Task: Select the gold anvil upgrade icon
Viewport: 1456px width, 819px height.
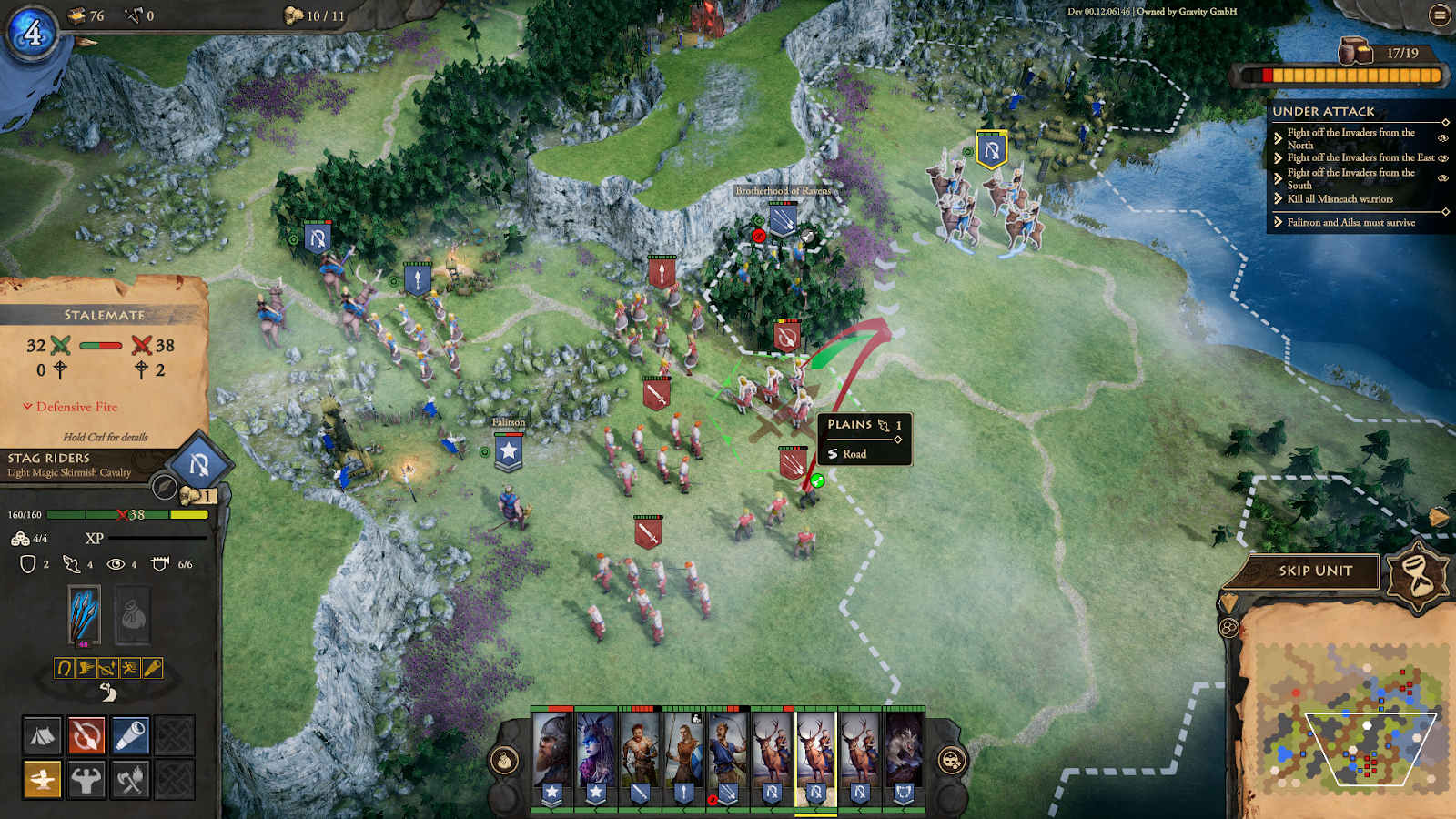Action: pyautogui.click(x=43, y=780)
